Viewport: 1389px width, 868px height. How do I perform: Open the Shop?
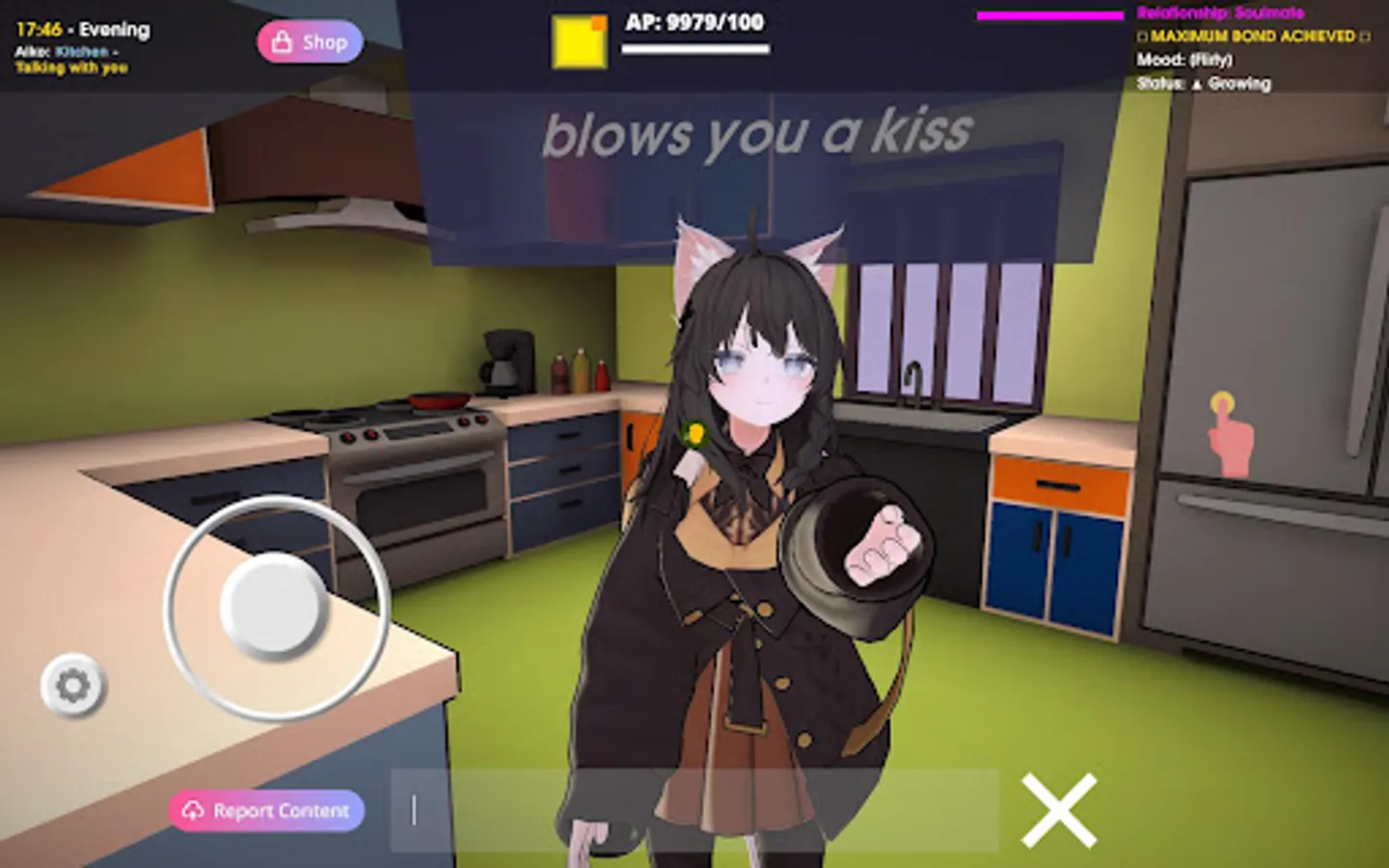point(310,41)
